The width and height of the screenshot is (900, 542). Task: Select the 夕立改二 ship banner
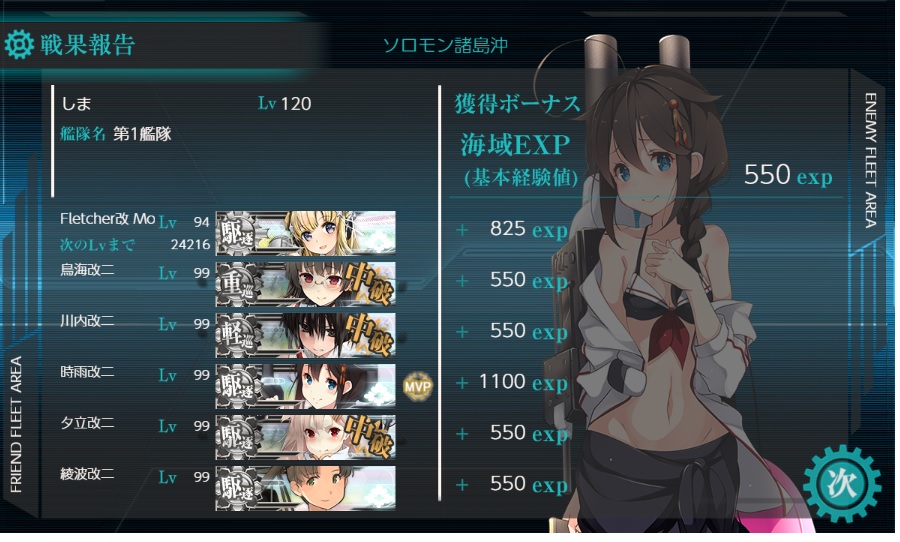coord(305,436)
